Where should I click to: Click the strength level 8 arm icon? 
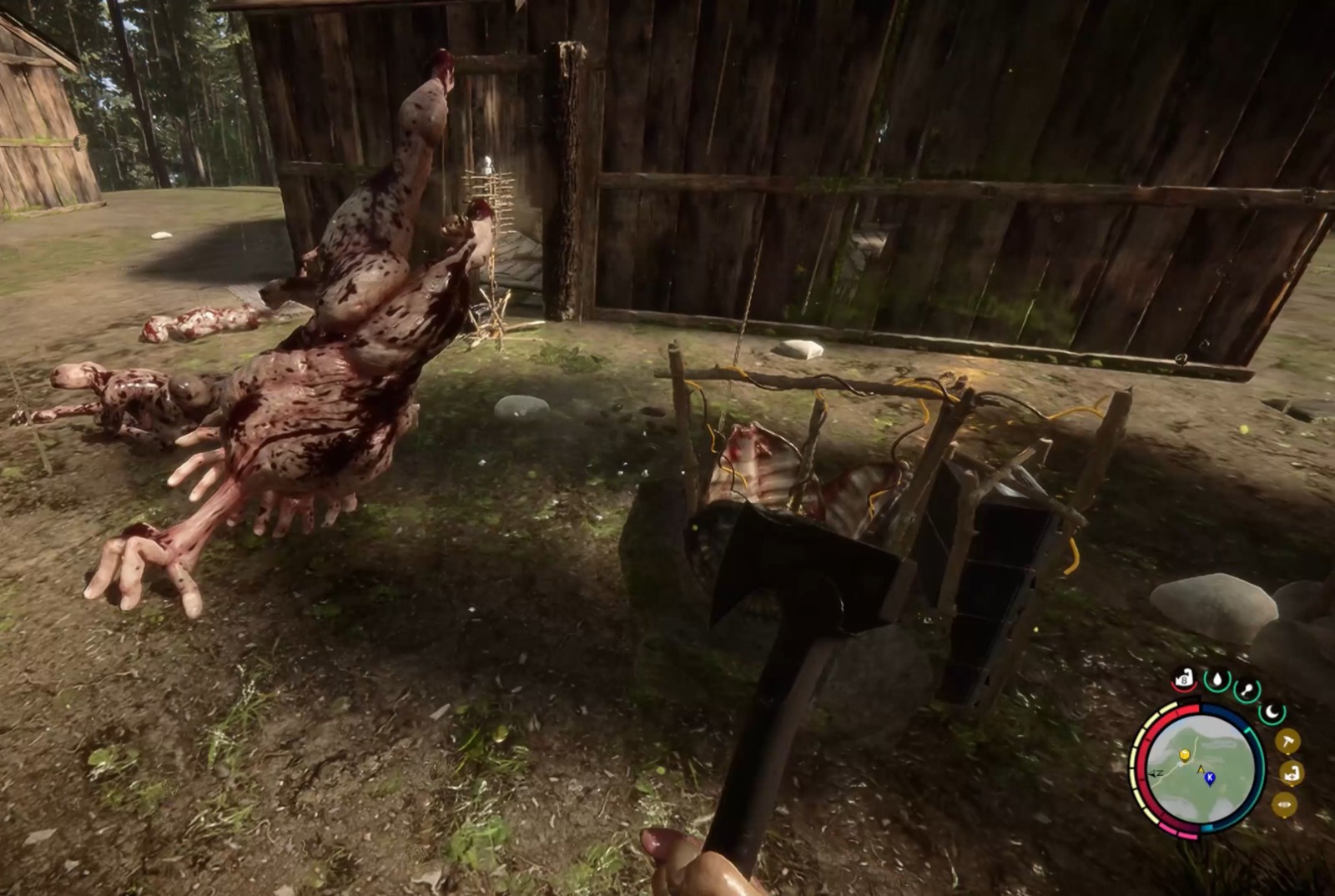pyautogui.click(x=1184, y=679)
